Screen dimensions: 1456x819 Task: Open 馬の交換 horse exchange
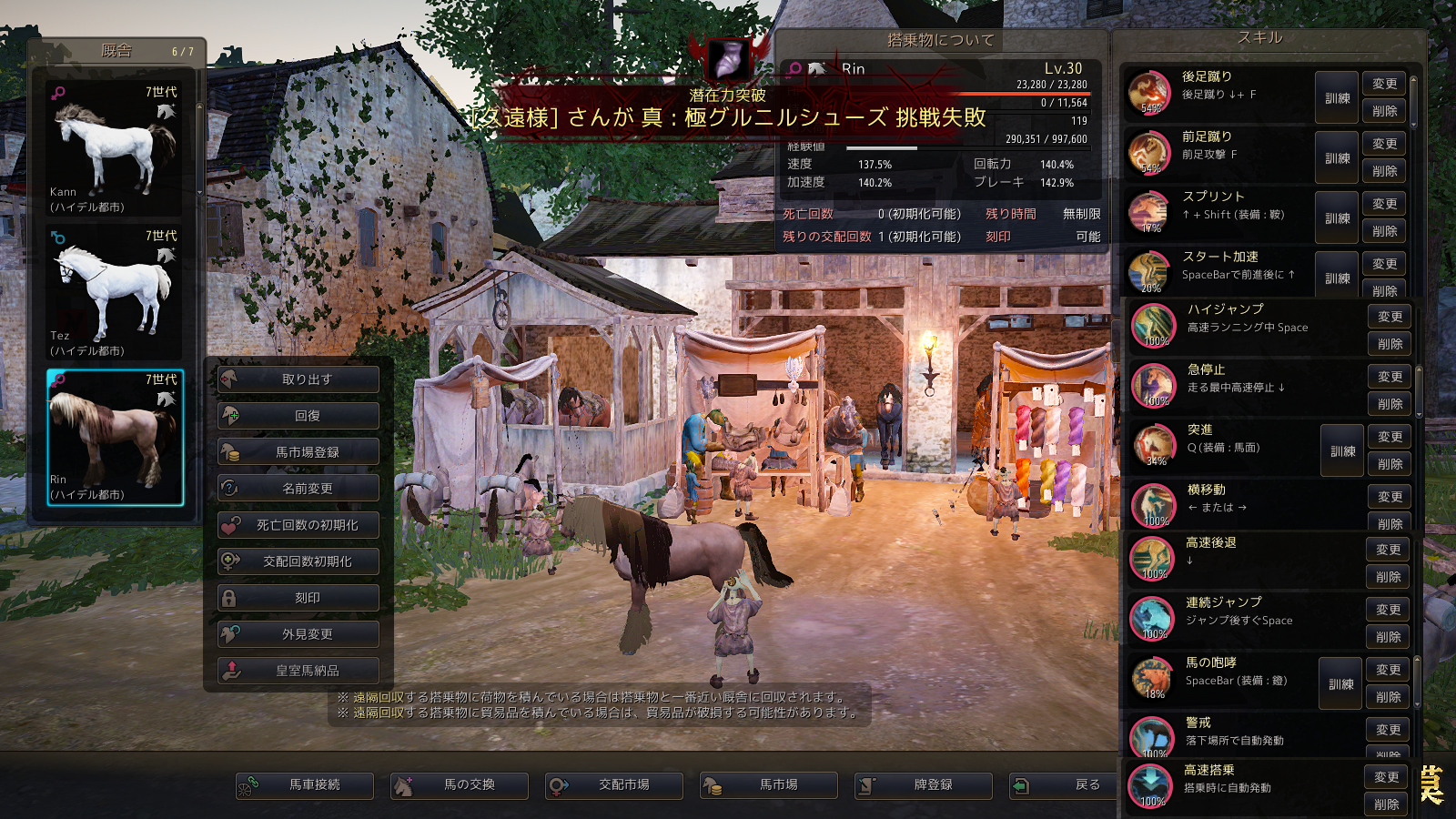coord(460,785)
